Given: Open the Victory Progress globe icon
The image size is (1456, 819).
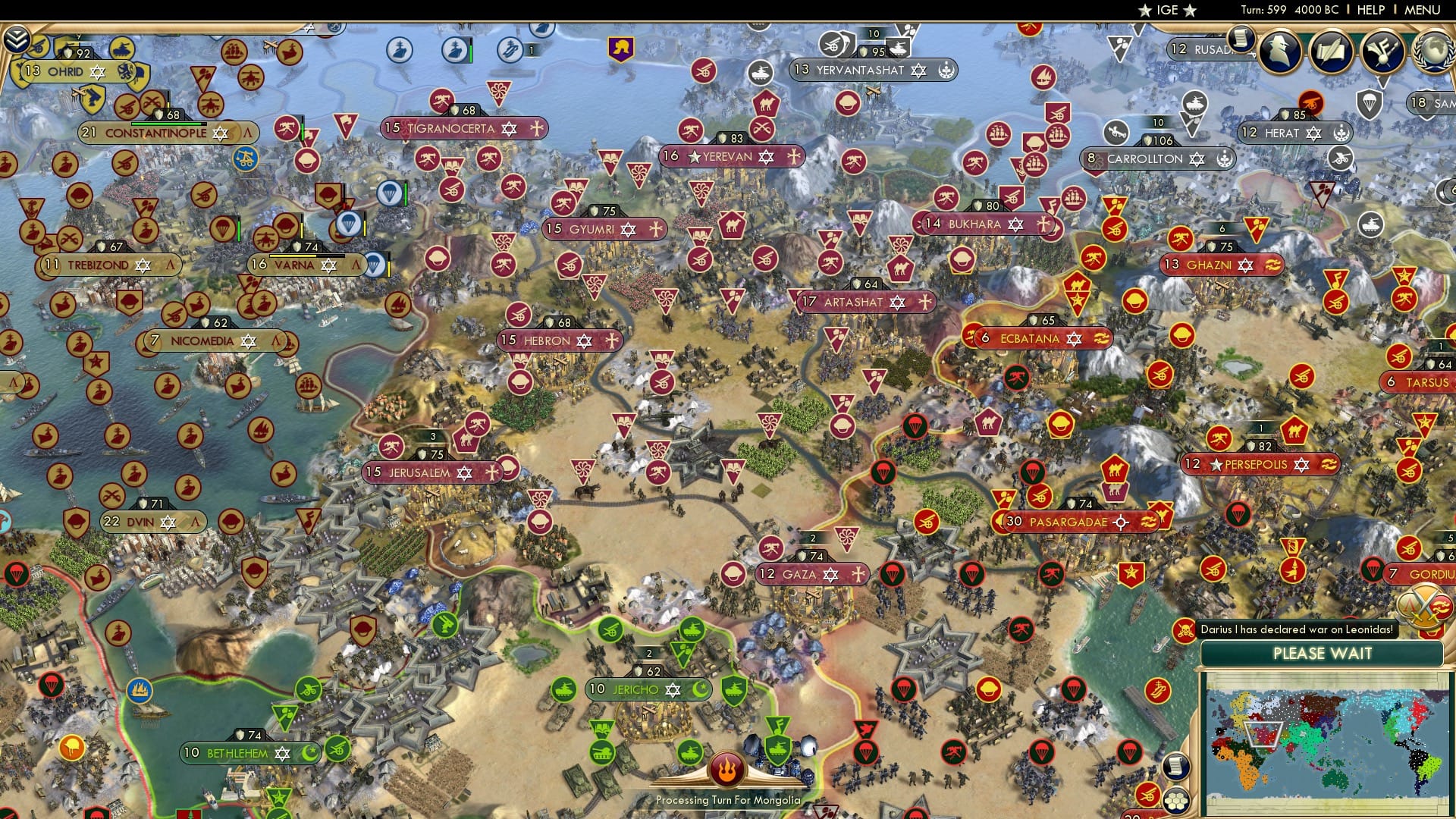Looking at the screenshot, I should point(1432,52).
